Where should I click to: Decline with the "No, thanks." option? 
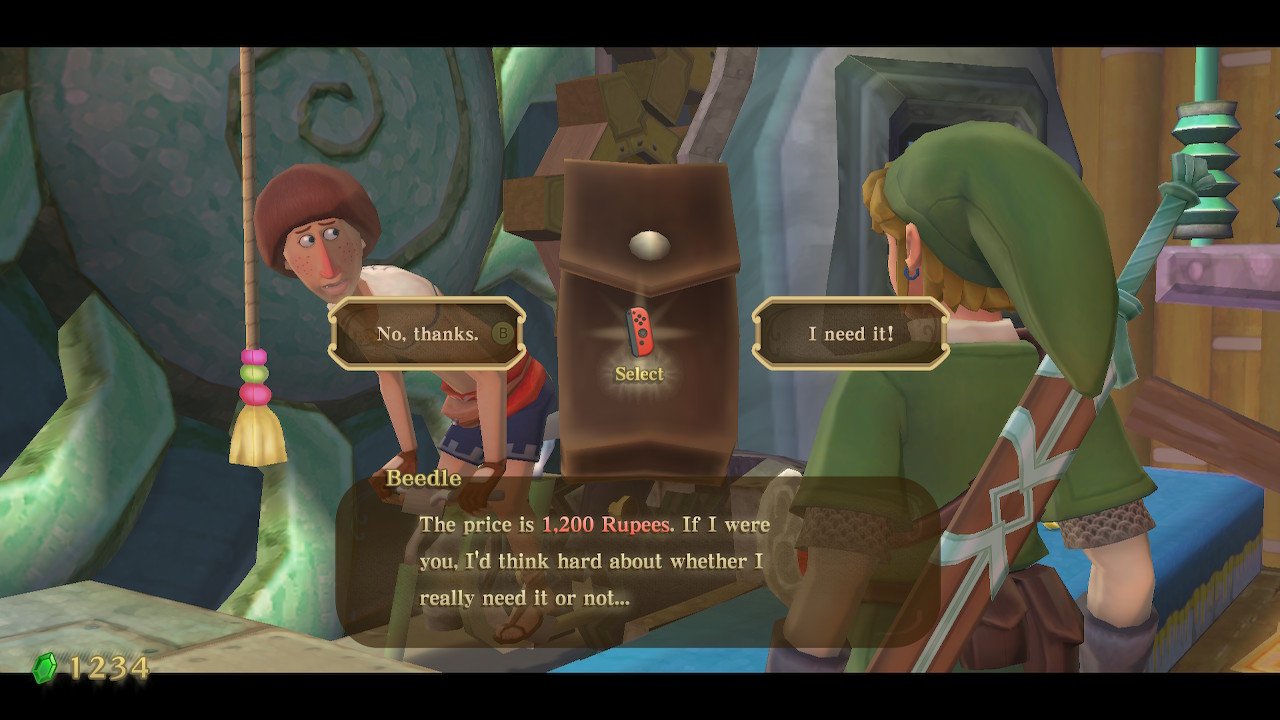tap(428, 334)
